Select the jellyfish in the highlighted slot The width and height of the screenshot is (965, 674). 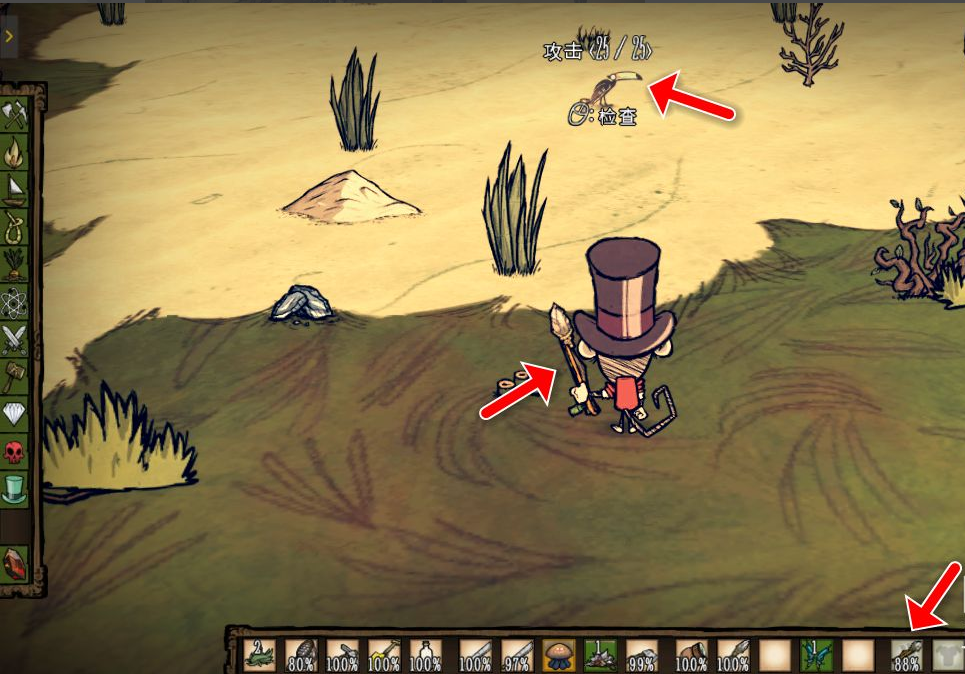point(559,655)
